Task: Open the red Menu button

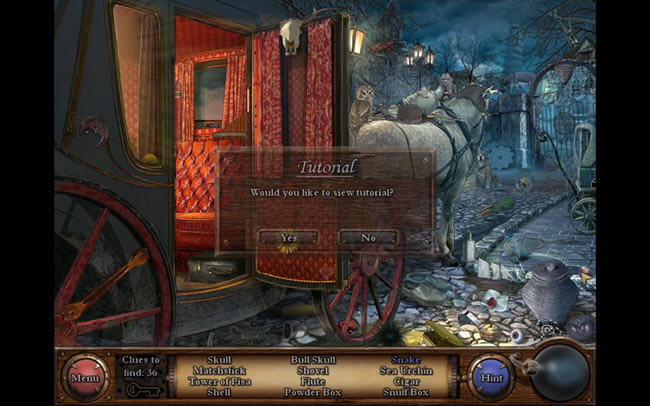Action: coord(83,378)
